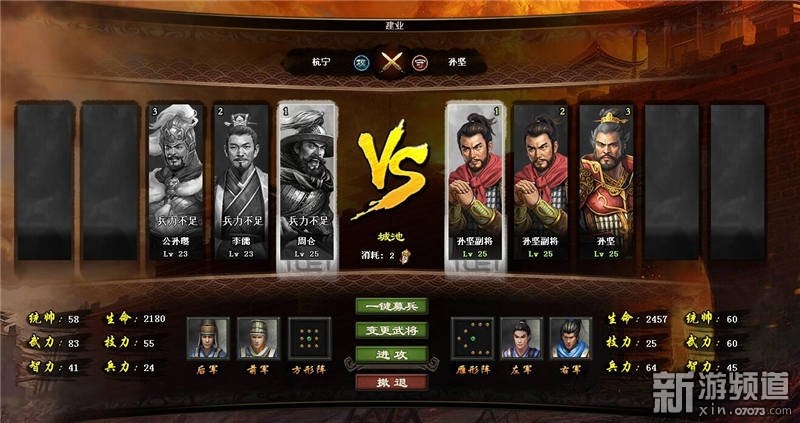800x423 pixels.
Task: Inspect the enemy 孙坚 Lv 25 commander card
Action: (607, 183)
